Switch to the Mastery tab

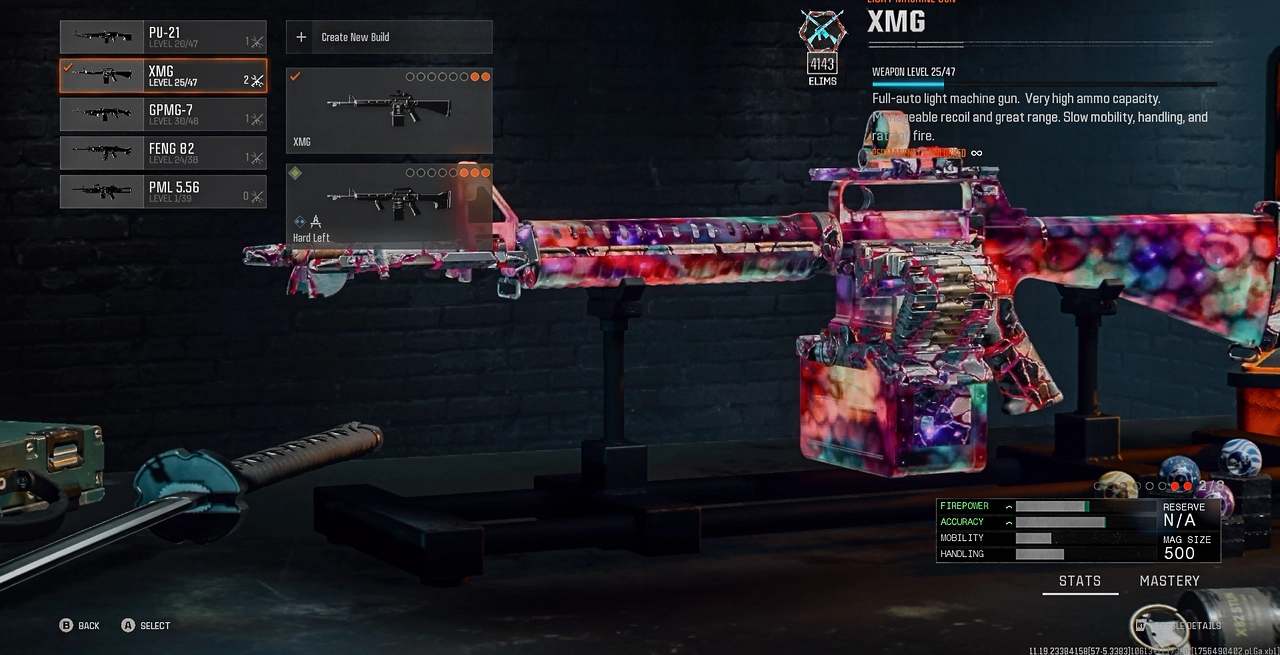tap(1169, 581)
